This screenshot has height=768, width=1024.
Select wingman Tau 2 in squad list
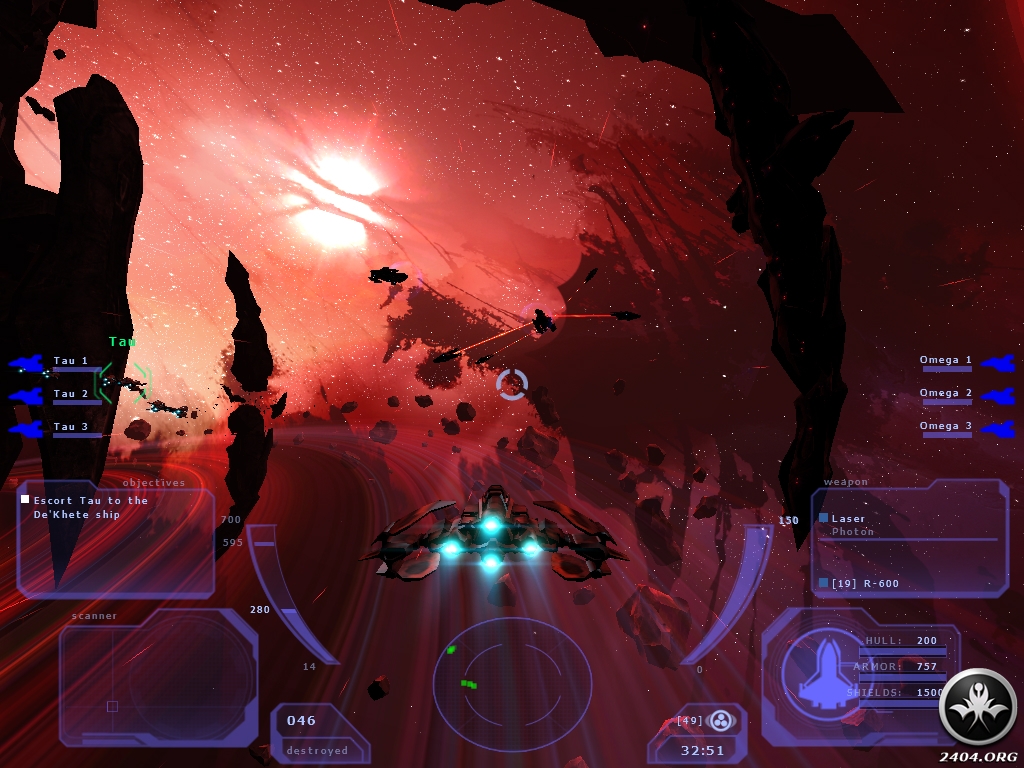70,394
